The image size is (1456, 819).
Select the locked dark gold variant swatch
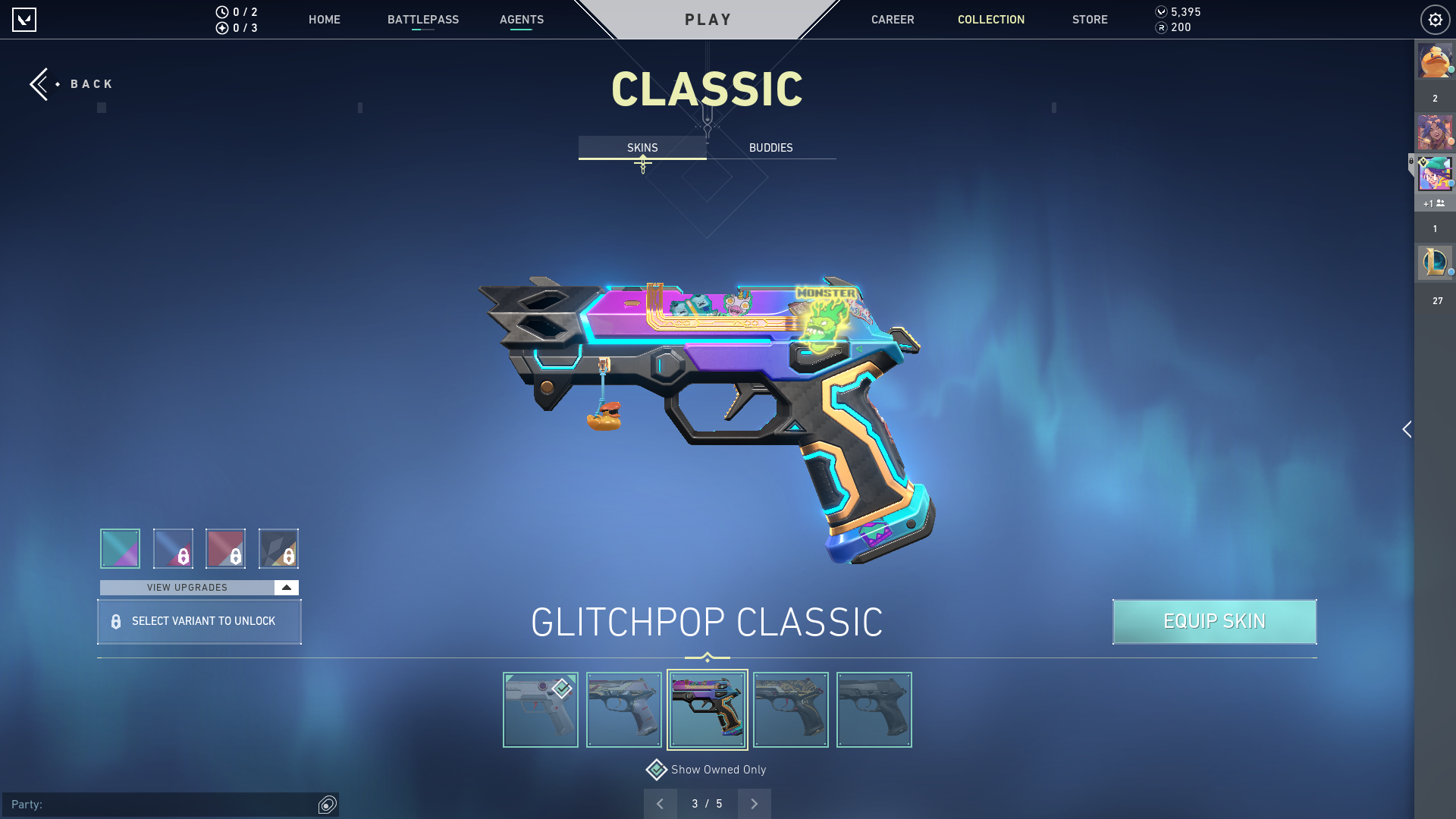pos(278,548)
